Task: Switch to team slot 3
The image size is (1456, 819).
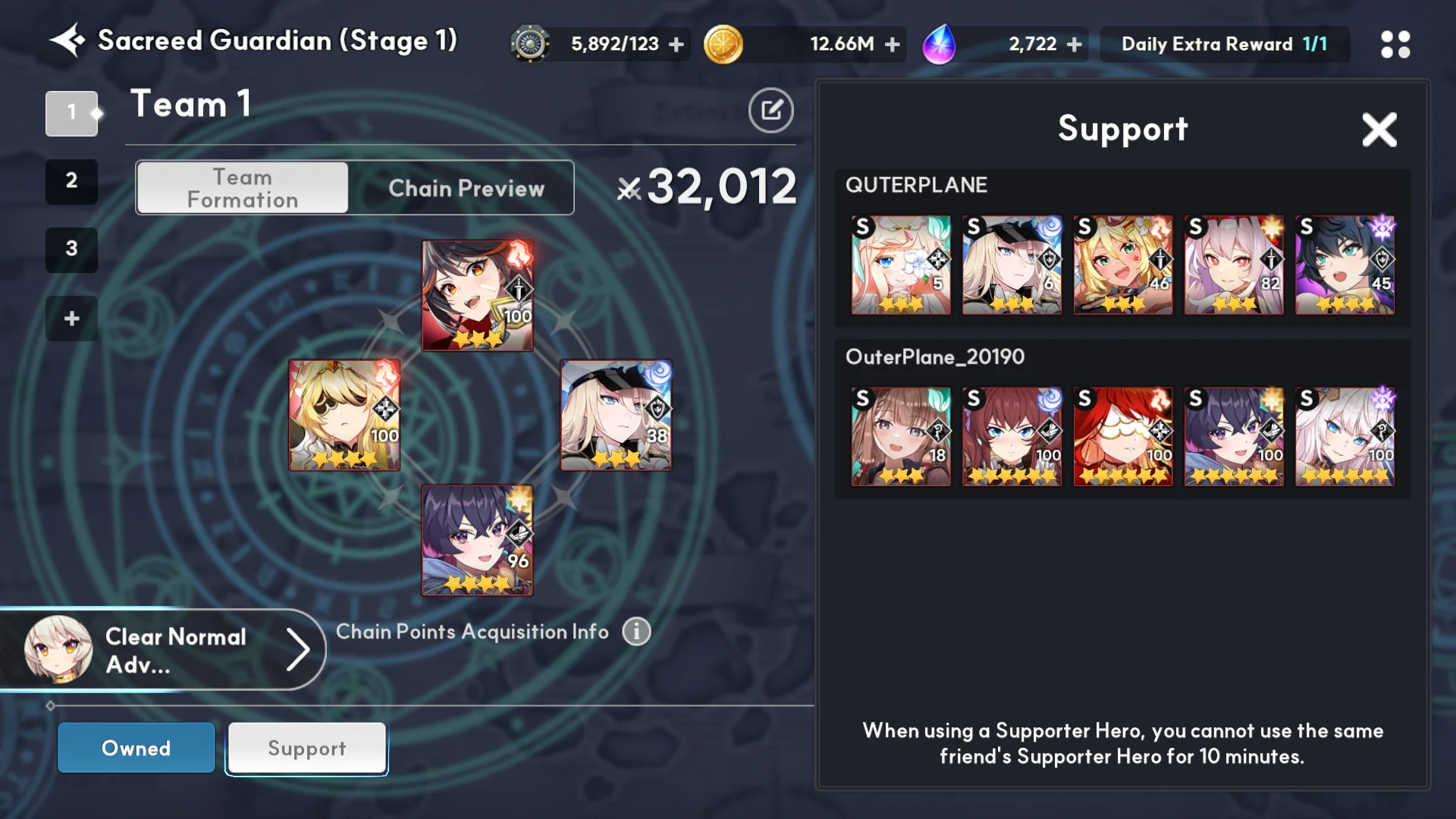Action: pyautogui.click(x=71, y=249)
